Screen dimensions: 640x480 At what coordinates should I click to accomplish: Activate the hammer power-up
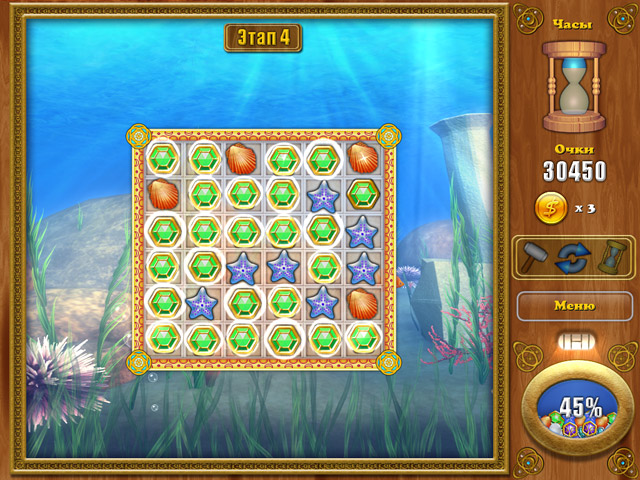pos(535,256)
